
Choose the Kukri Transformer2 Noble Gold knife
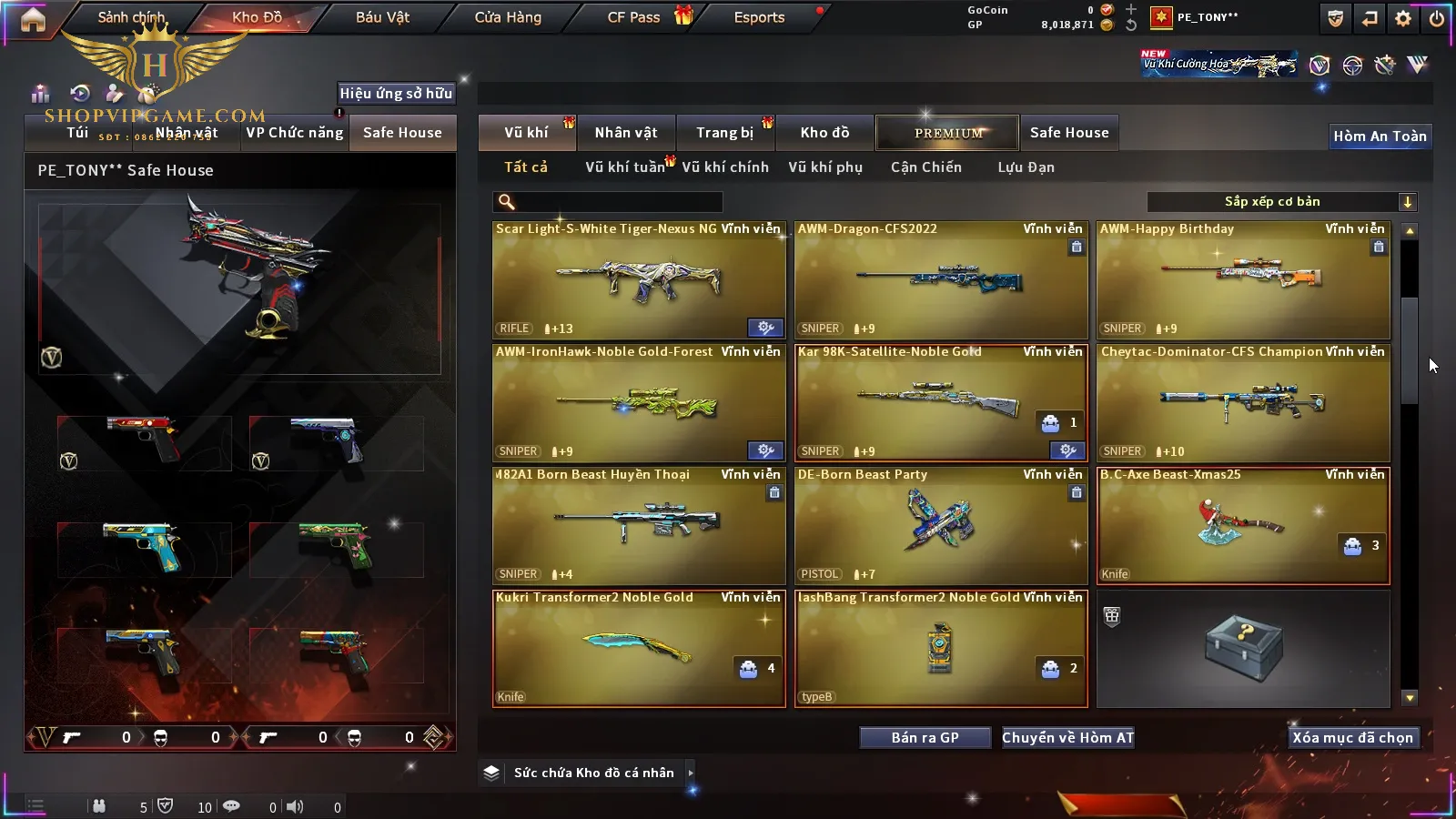pos(639,648)
